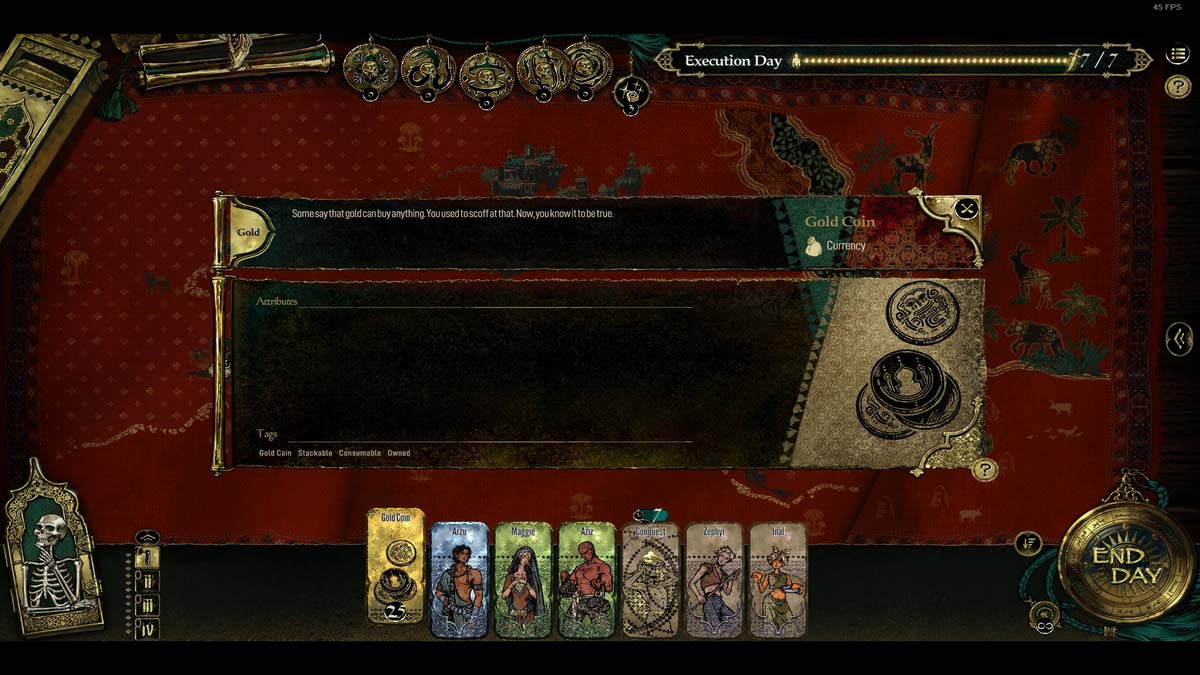
Task: Click the sparkle medallion with number 3
Action: pyautogui.click(x=631, y=93)
